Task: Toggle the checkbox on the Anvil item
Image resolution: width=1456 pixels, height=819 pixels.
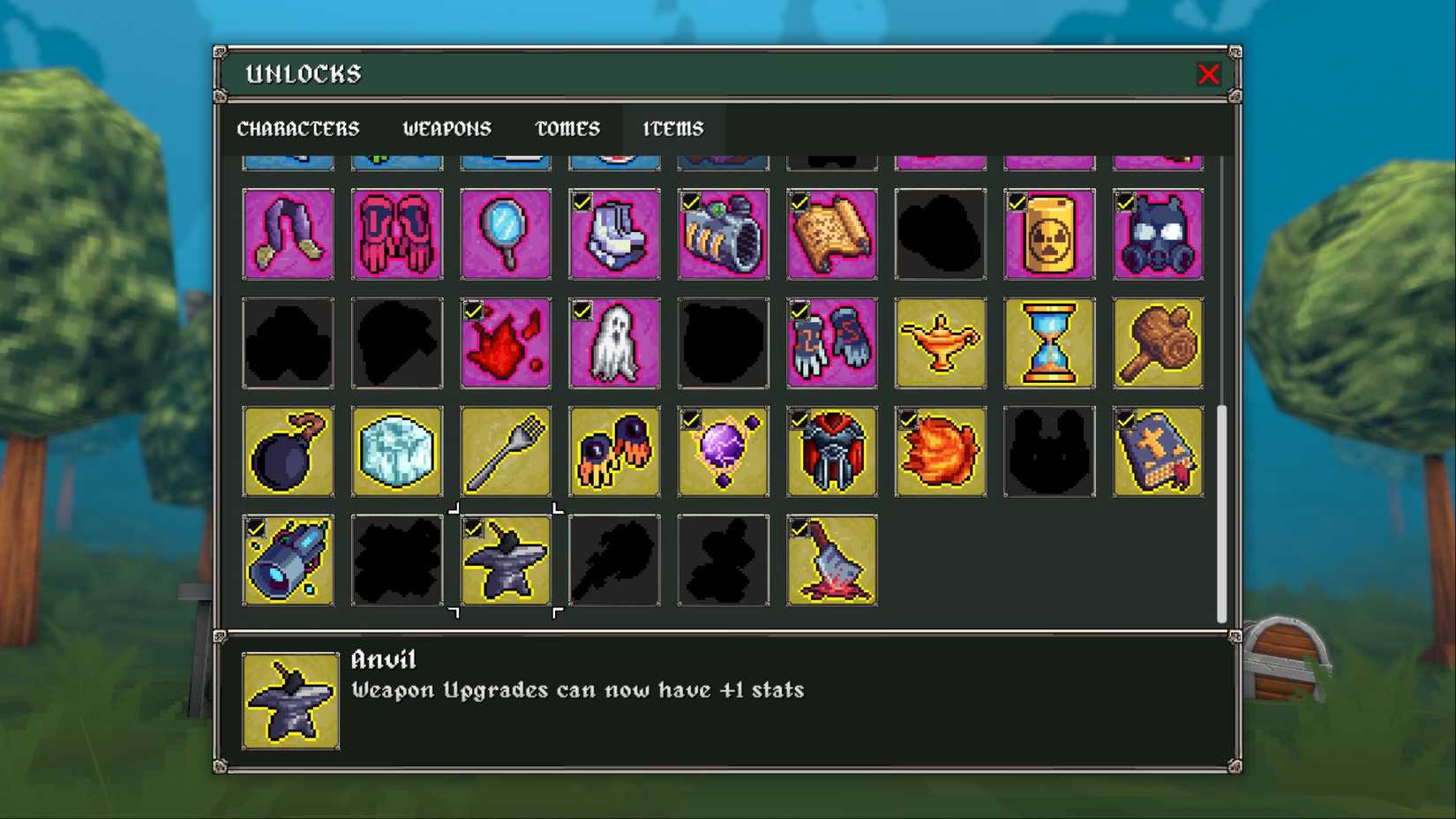Action: (x=474, y=528)
